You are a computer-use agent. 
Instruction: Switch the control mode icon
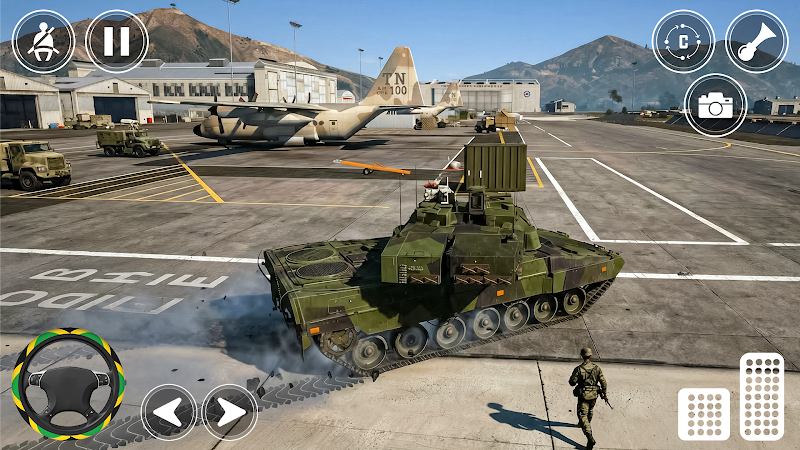(683, 41)
